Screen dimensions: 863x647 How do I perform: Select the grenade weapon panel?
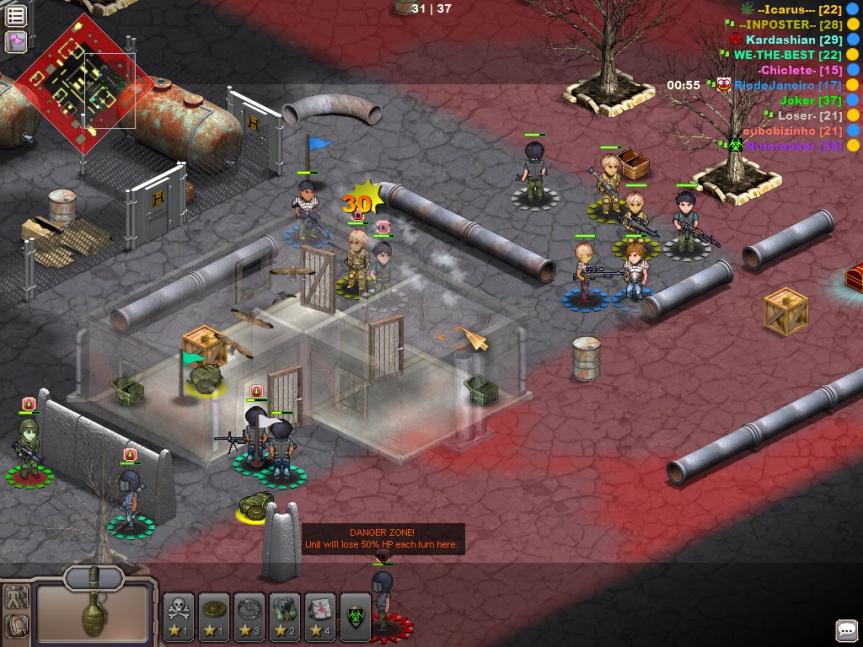(94, 609)
